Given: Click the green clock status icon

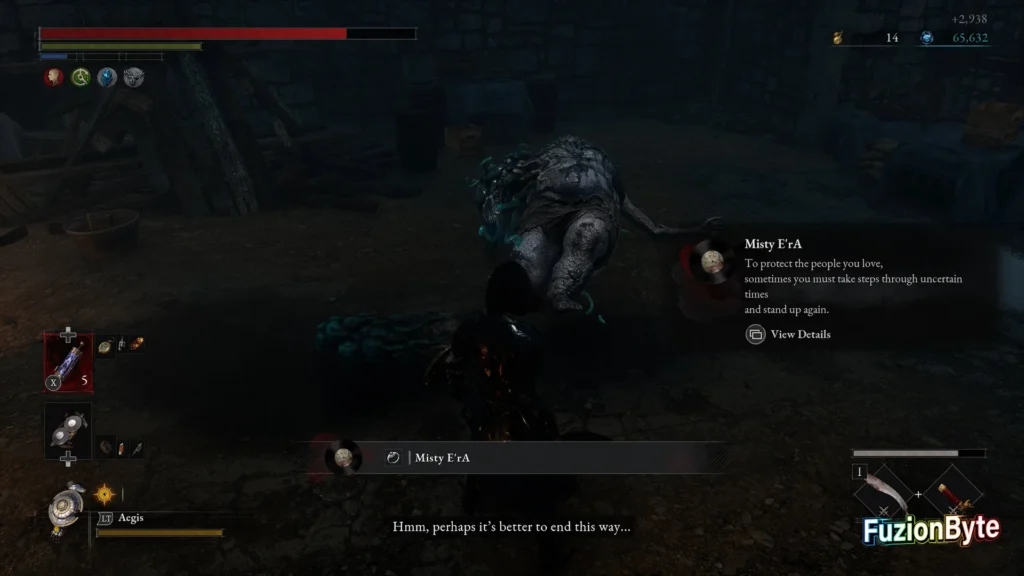Looking at the screenshot, I should pyautogui.click(x=80, y=77).
